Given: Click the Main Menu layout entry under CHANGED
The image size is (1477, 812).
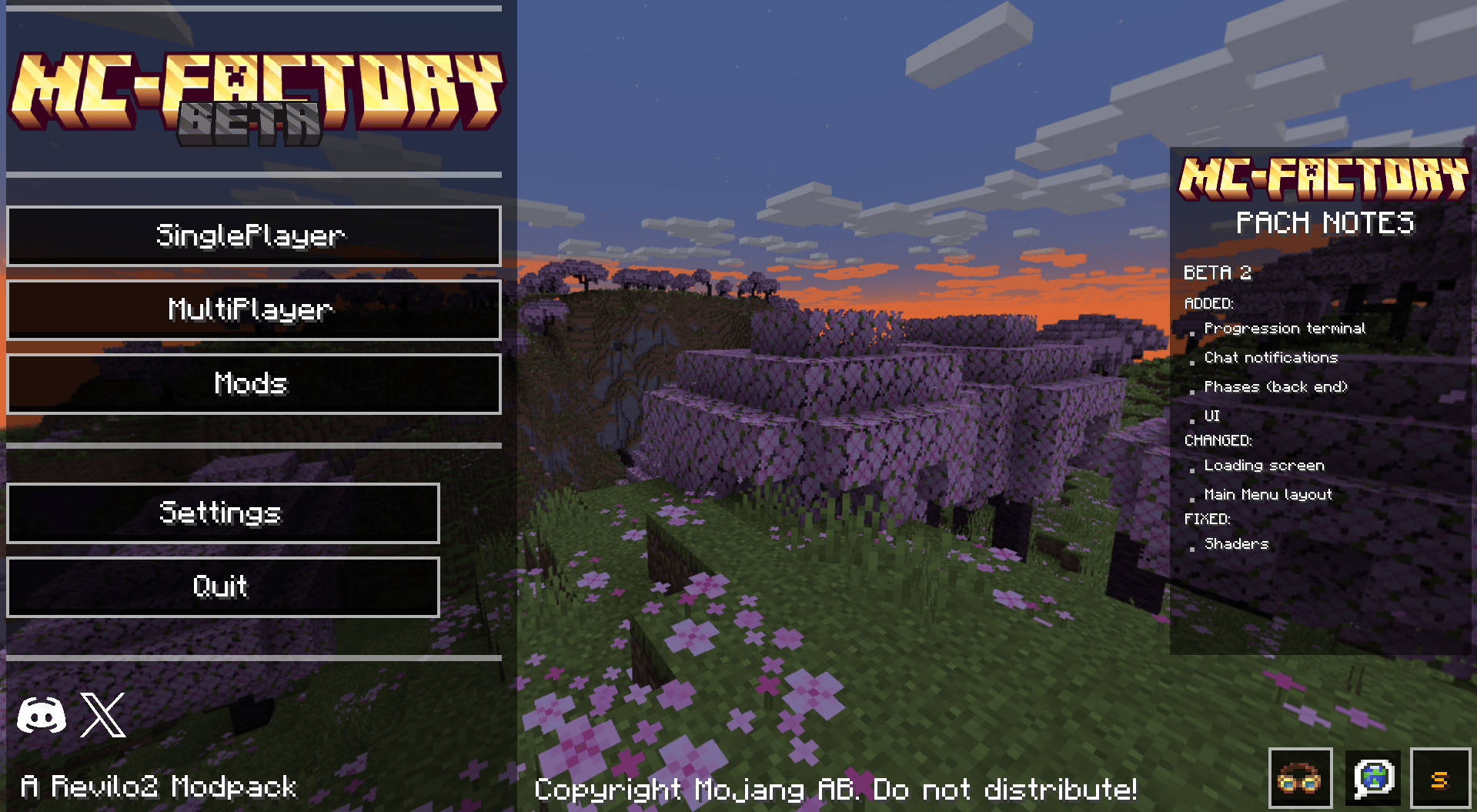Looking at the screenshot, I should [x=1267, y=494].
